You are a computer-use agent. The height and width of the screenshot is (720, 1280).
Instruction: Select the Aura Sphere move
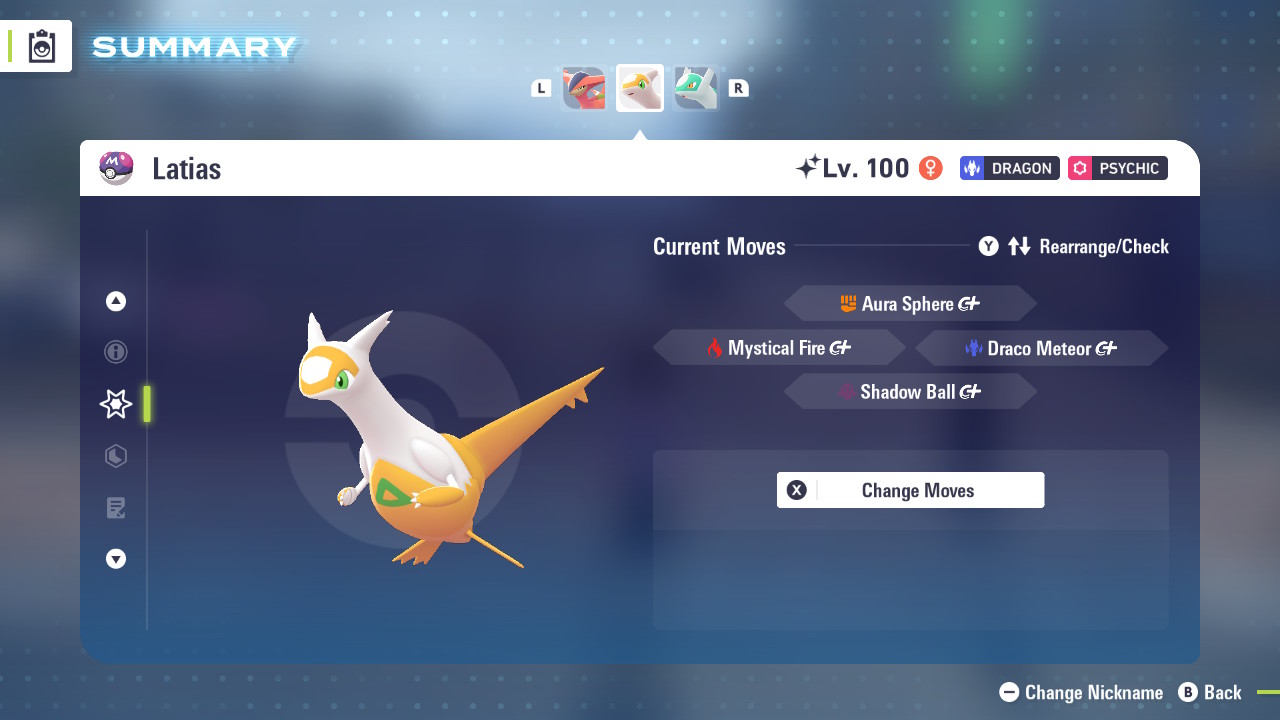pyautogui.click(x=910, y=304)
